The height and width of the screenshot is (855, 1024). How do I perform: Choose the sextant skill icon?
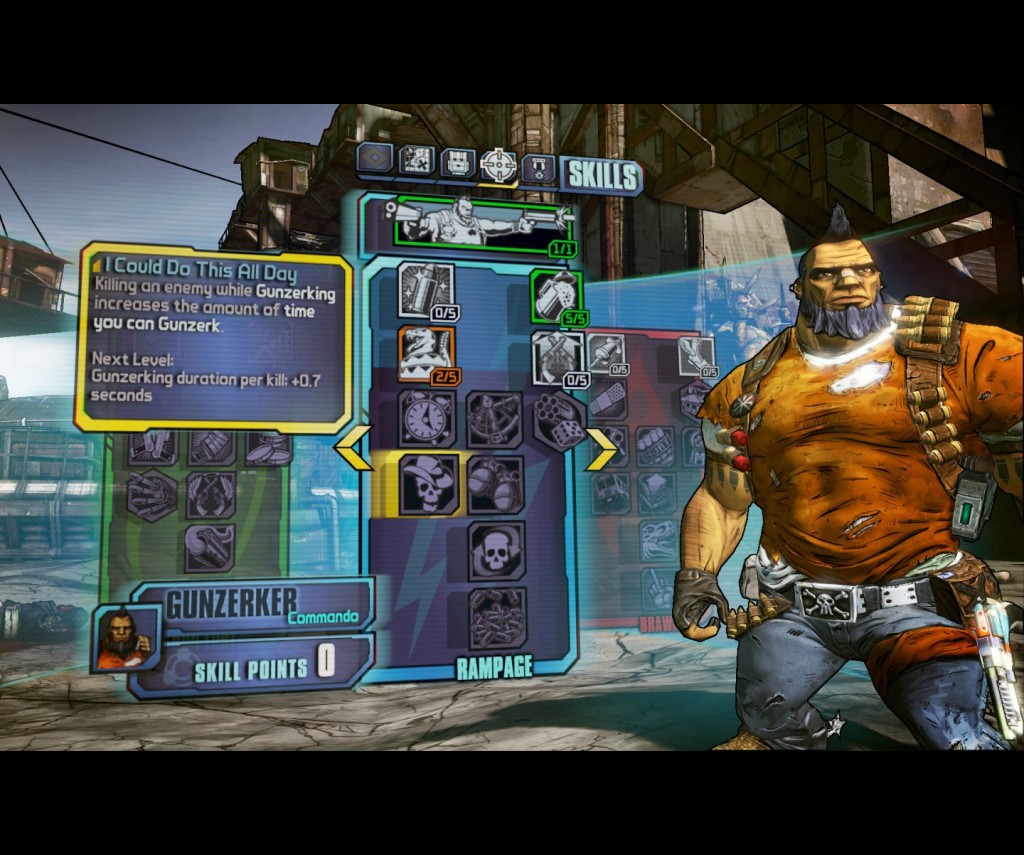(494, 418)
